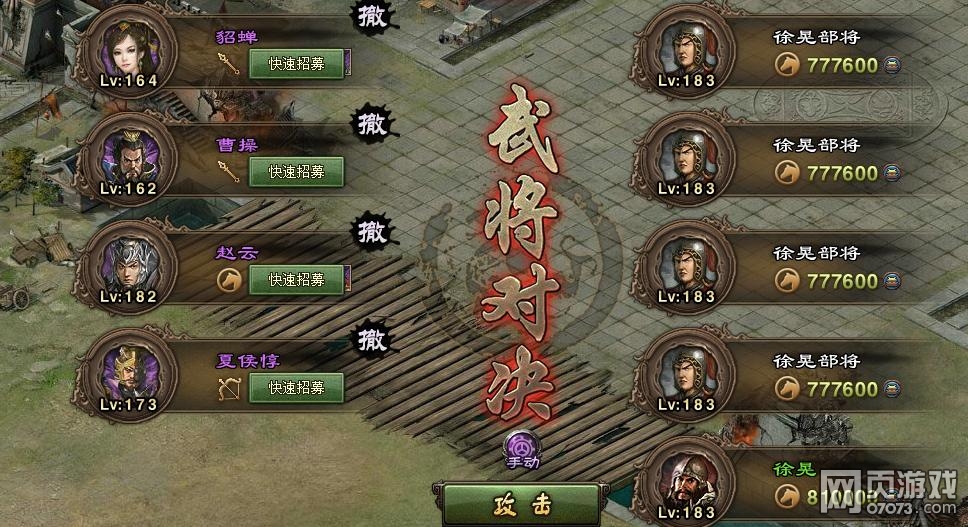The image size is (968, 527).
Task: Quick recruit troops for 曹操
Action: point(296,172)
